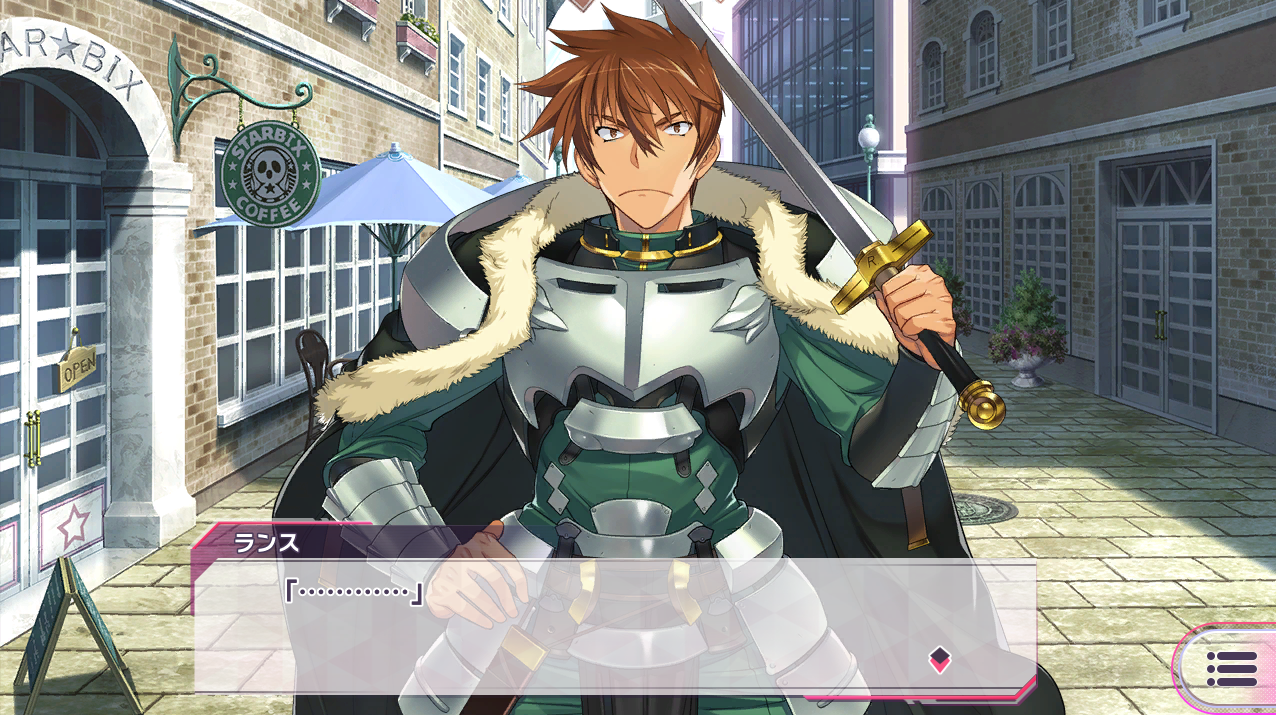Screen dimensions: 1276x715
Task: Click the diamond advance-dialogue indicator
Action: (939, 658)
